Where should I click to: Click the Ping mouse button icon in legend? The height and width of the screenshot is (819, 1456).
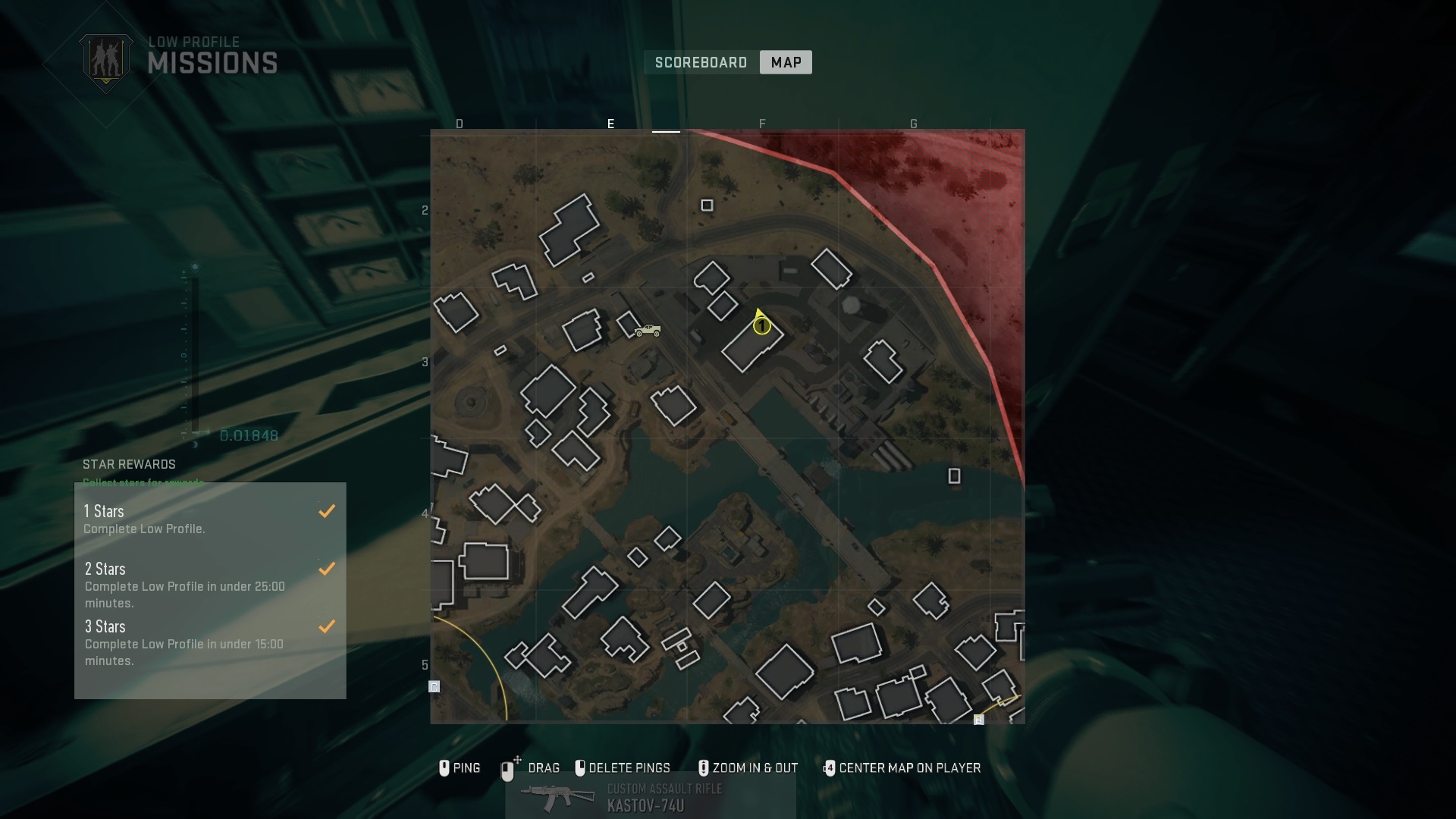445,768
